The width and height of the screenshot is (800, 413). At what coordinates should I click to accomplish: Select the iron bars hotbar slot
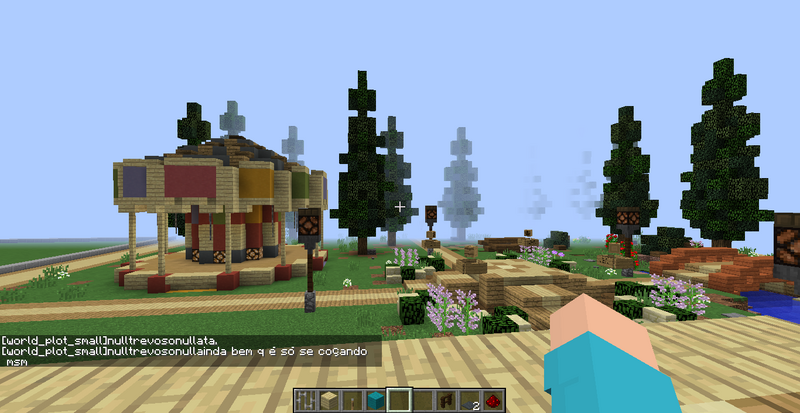pos(305,401)
